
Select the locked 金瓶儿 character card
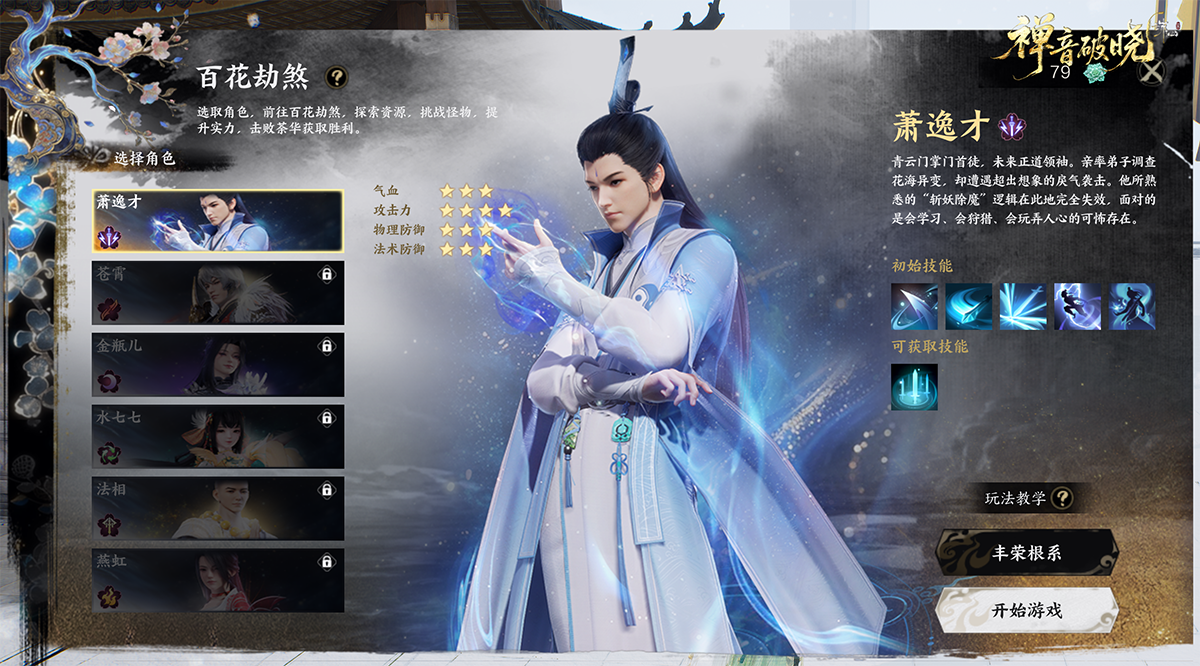click(217, 365)
